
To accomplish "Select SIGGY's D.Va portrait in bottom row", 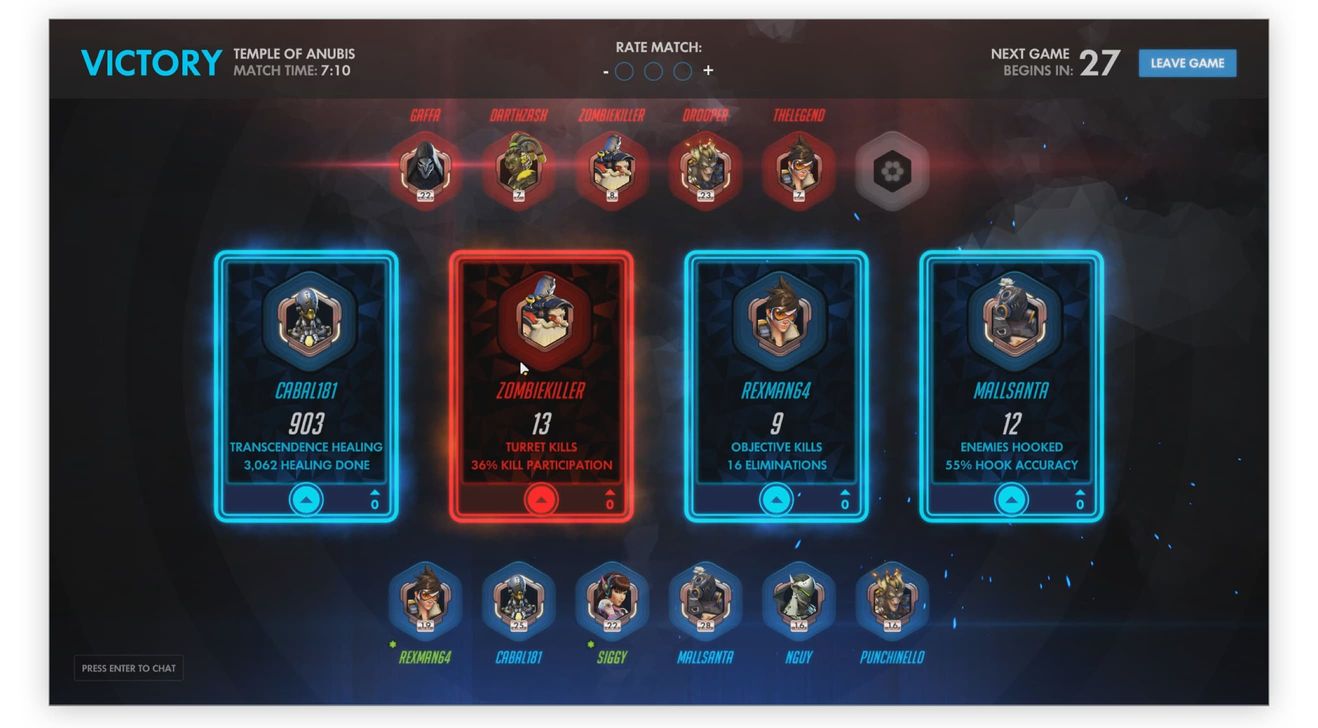I will [612, 600].
